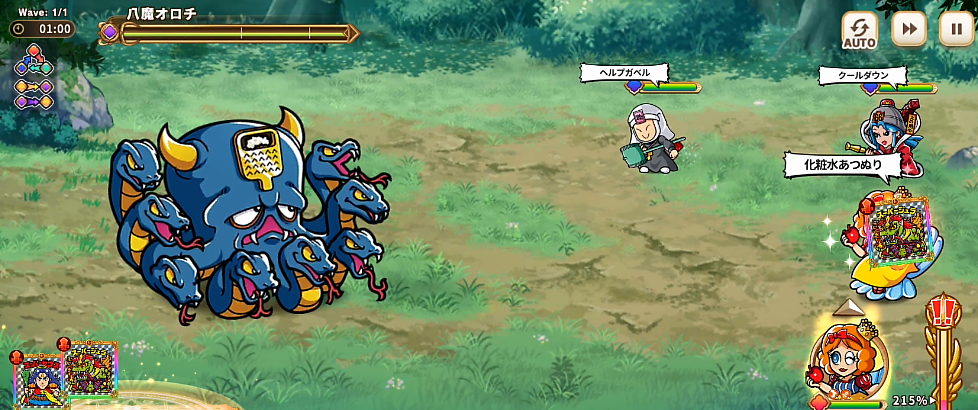
Task: Activate the fast-forward speed button
Action: 908,29
